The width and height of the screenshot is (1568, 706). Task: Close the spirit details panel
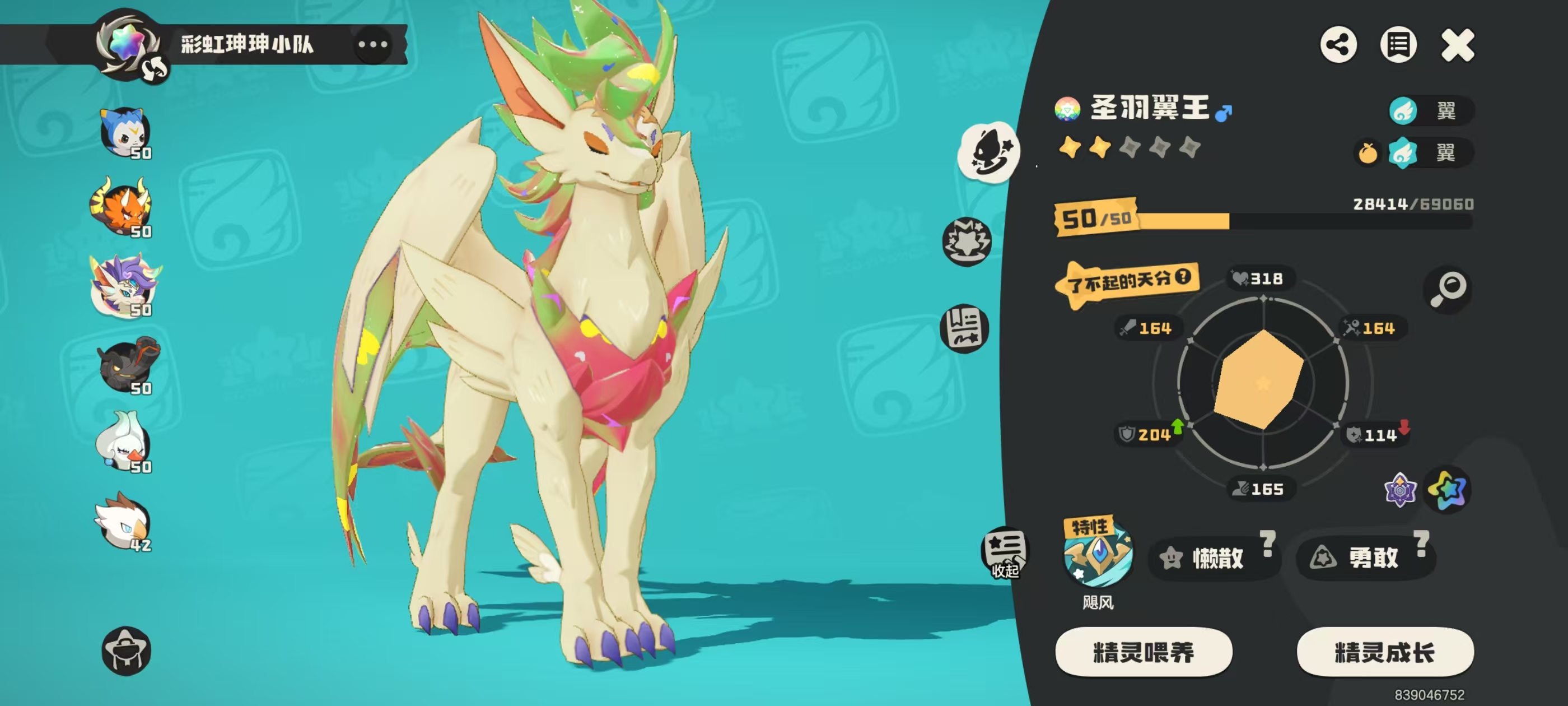[x=1457, y=45]
